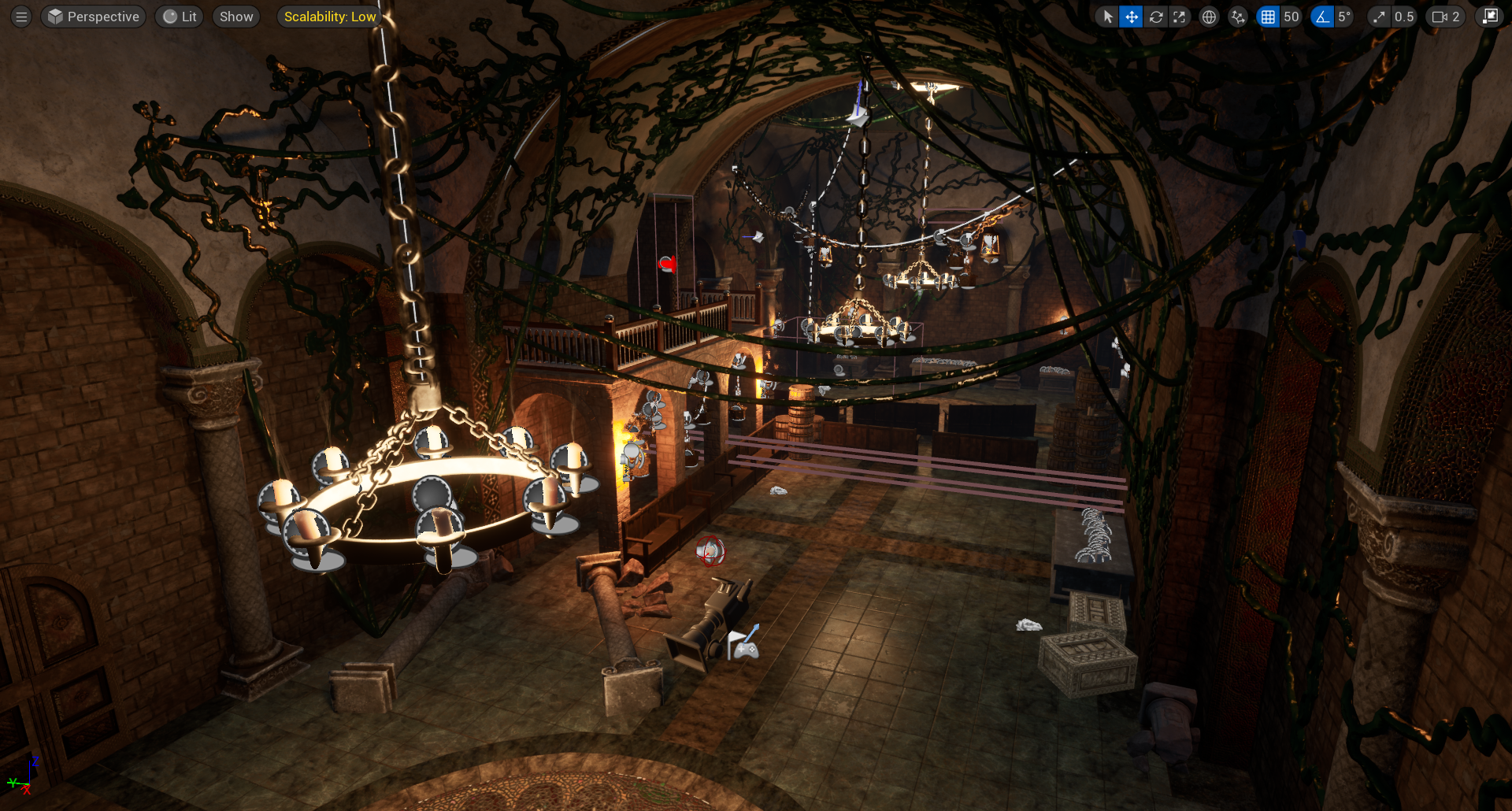
Task: Choose the translate move gizmo tool
Action: point(1132,17)
